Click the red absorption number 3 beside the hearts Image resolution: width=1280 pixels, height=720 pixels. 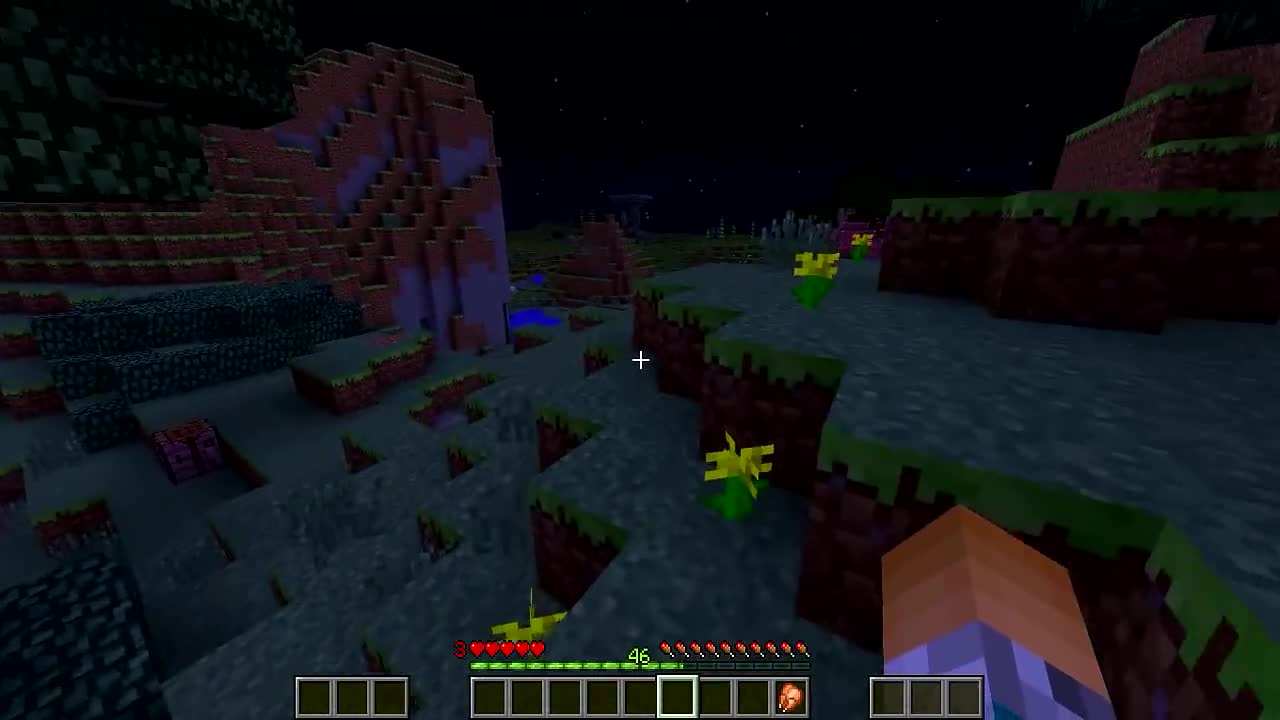click(459, 649)
